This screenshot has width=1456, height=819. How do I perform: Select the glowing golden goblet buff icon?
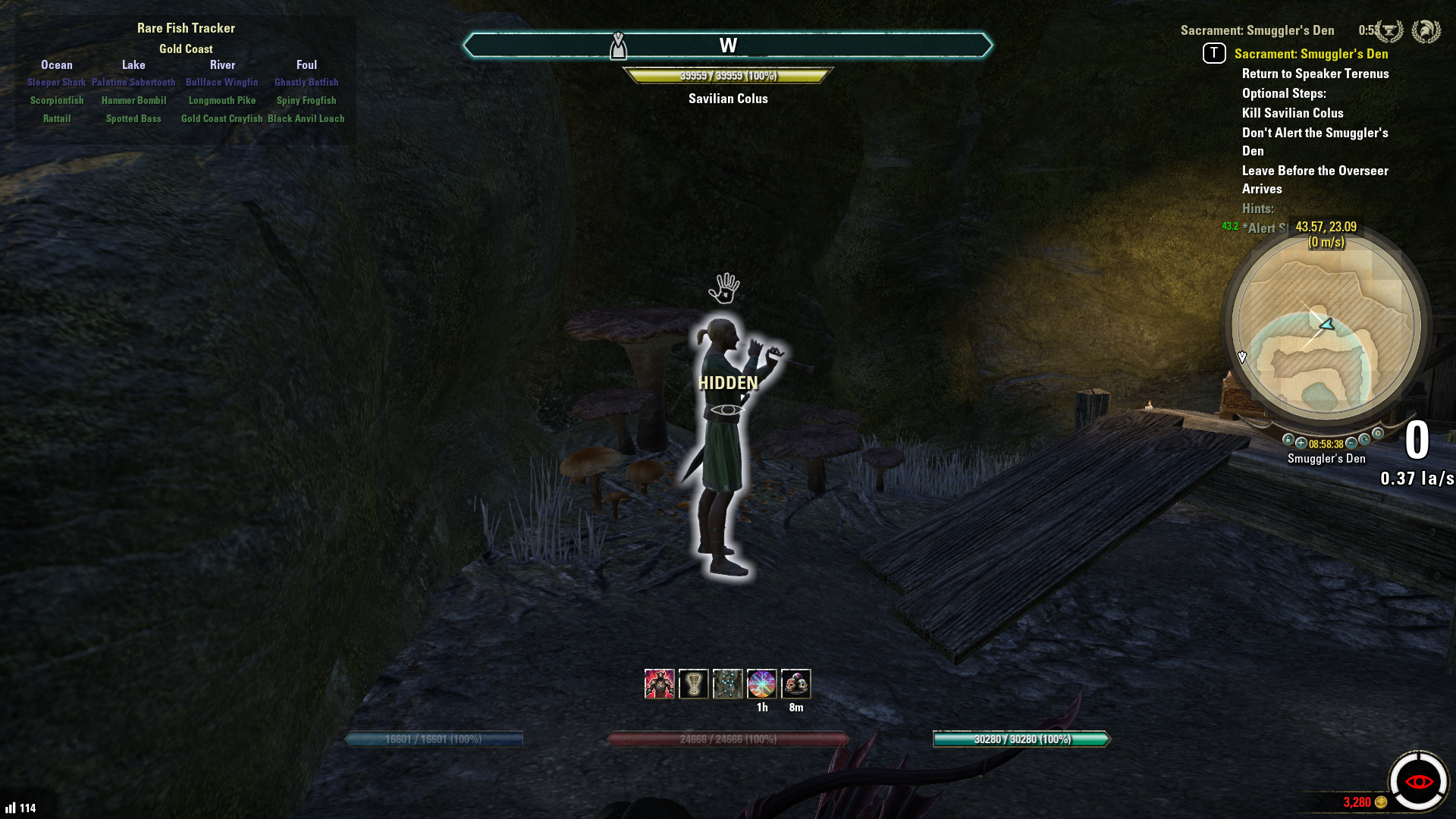693,684
